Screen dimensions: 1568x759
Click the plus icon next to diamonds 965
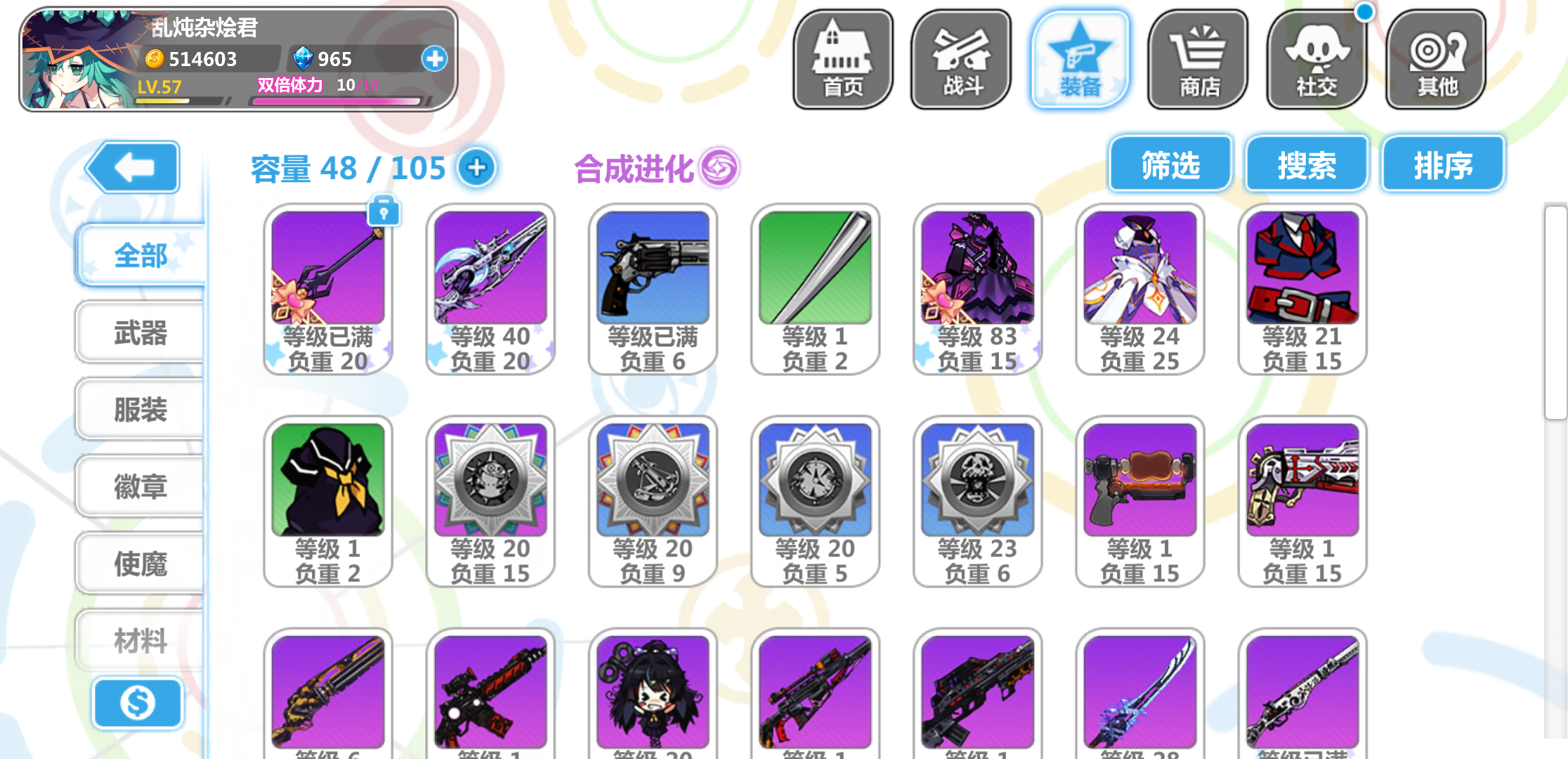(433, 59)
